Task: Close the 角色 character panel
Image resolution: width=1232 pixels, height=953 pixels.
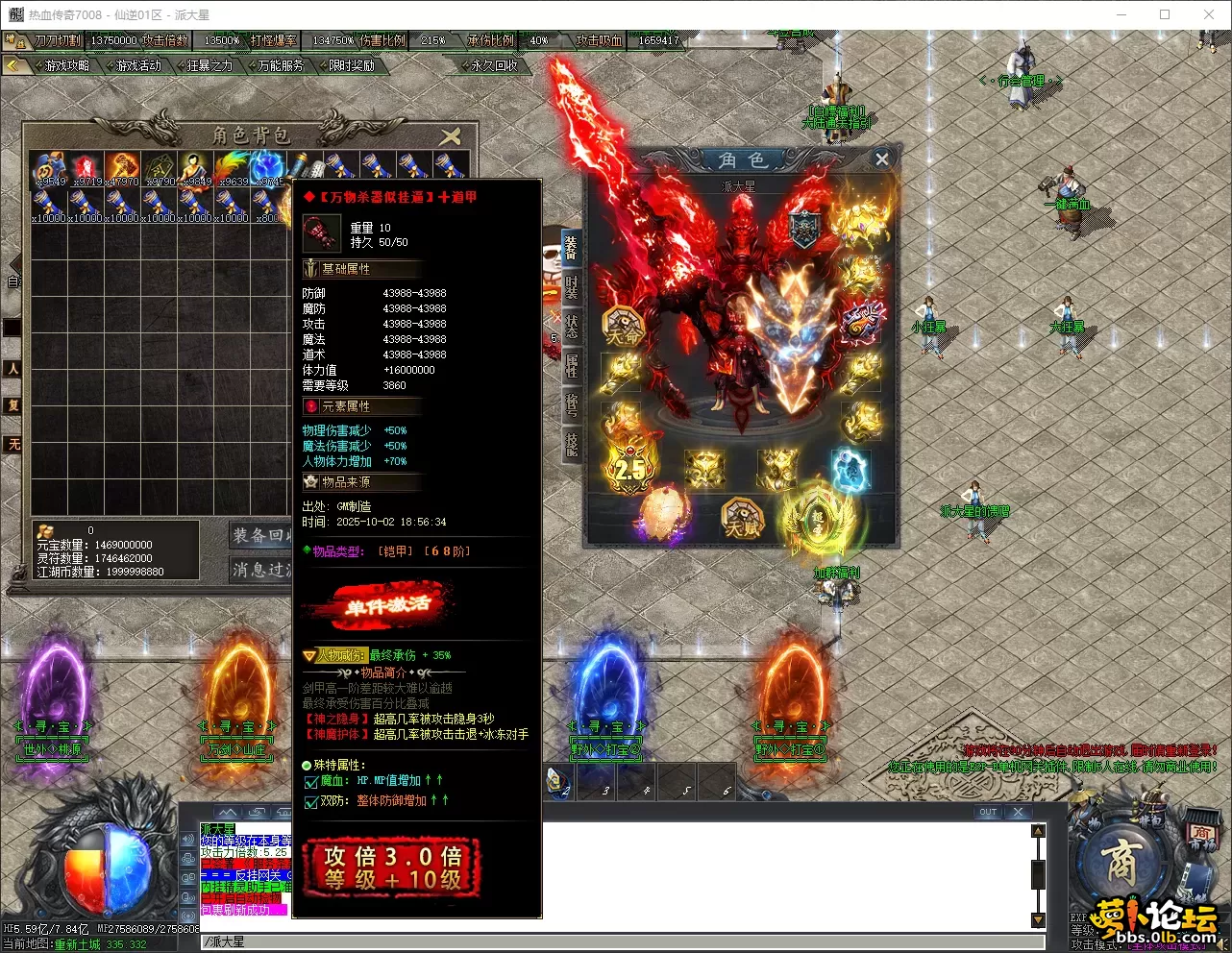Action: point(881,159)
